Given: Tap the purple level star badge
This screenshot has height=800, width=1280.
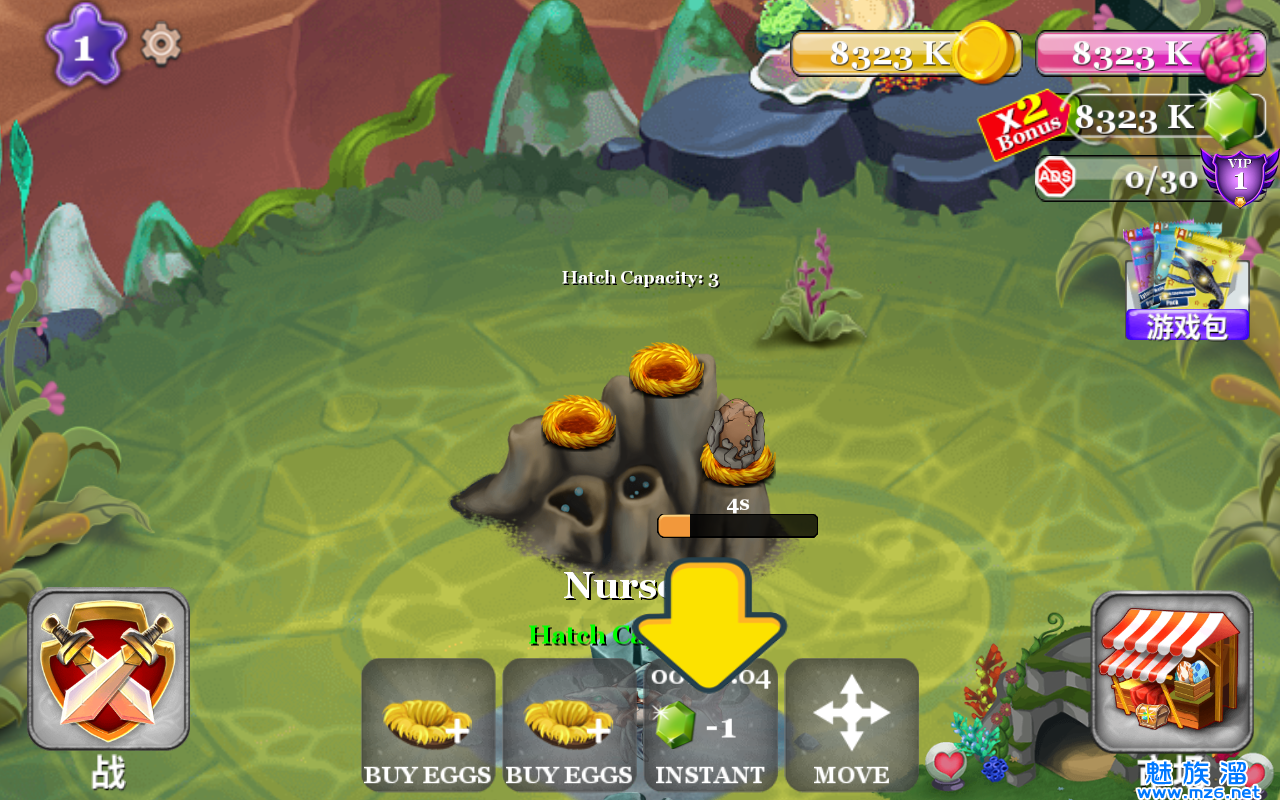Looking at the screenshot, I should (x=85, y=47).
